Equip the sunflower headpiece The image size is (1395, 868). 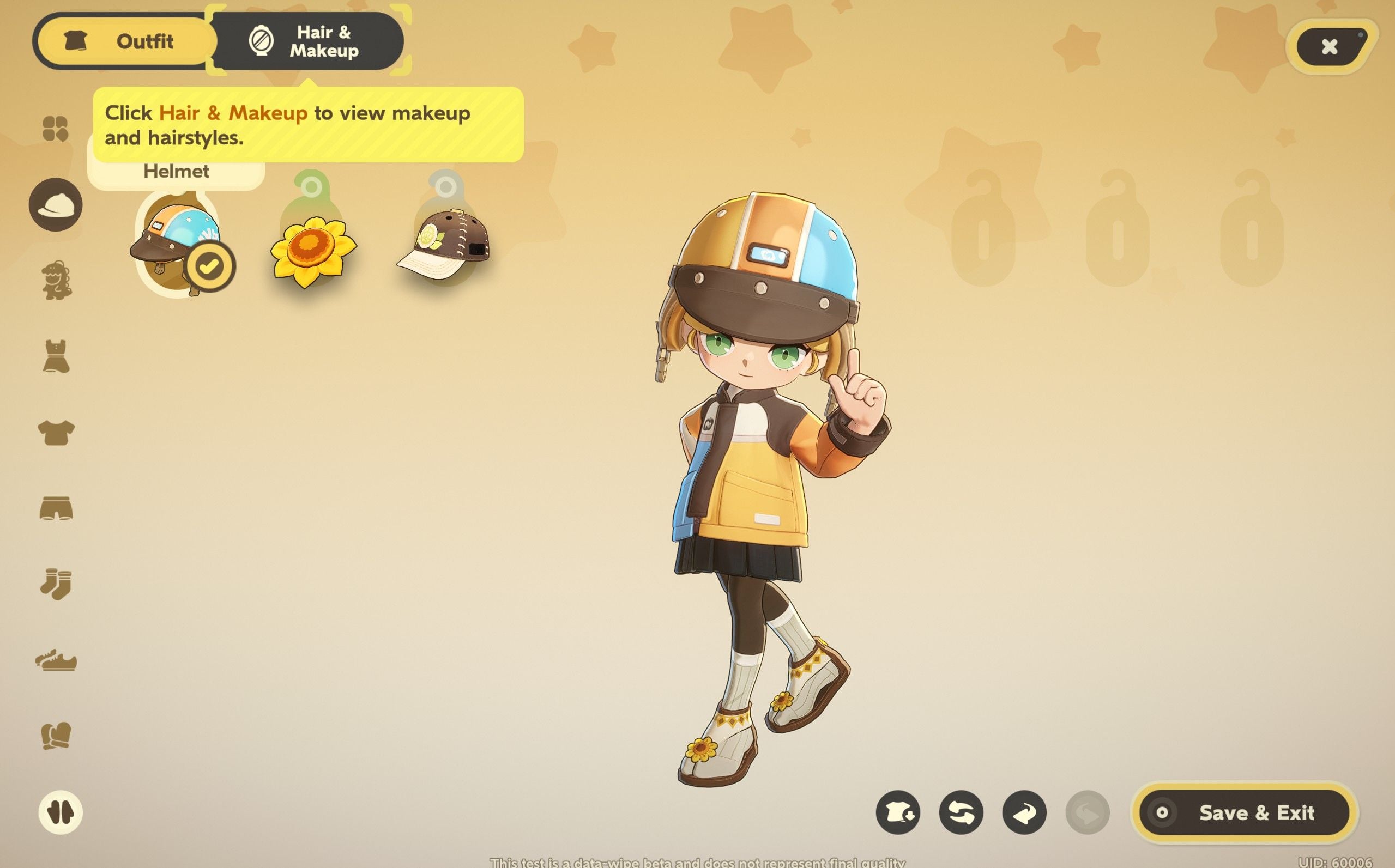pos(313,251)
